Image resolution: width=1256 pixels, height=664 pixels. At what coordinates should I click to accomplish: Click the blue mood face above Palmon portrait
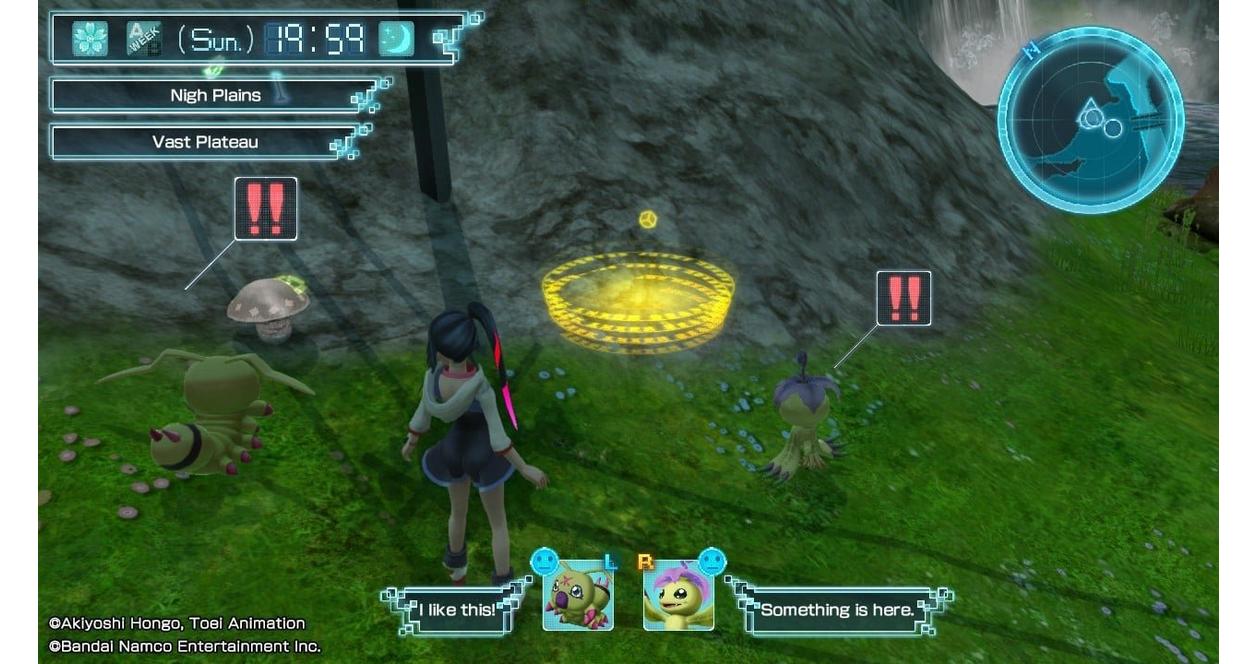(x=711, y=560)
